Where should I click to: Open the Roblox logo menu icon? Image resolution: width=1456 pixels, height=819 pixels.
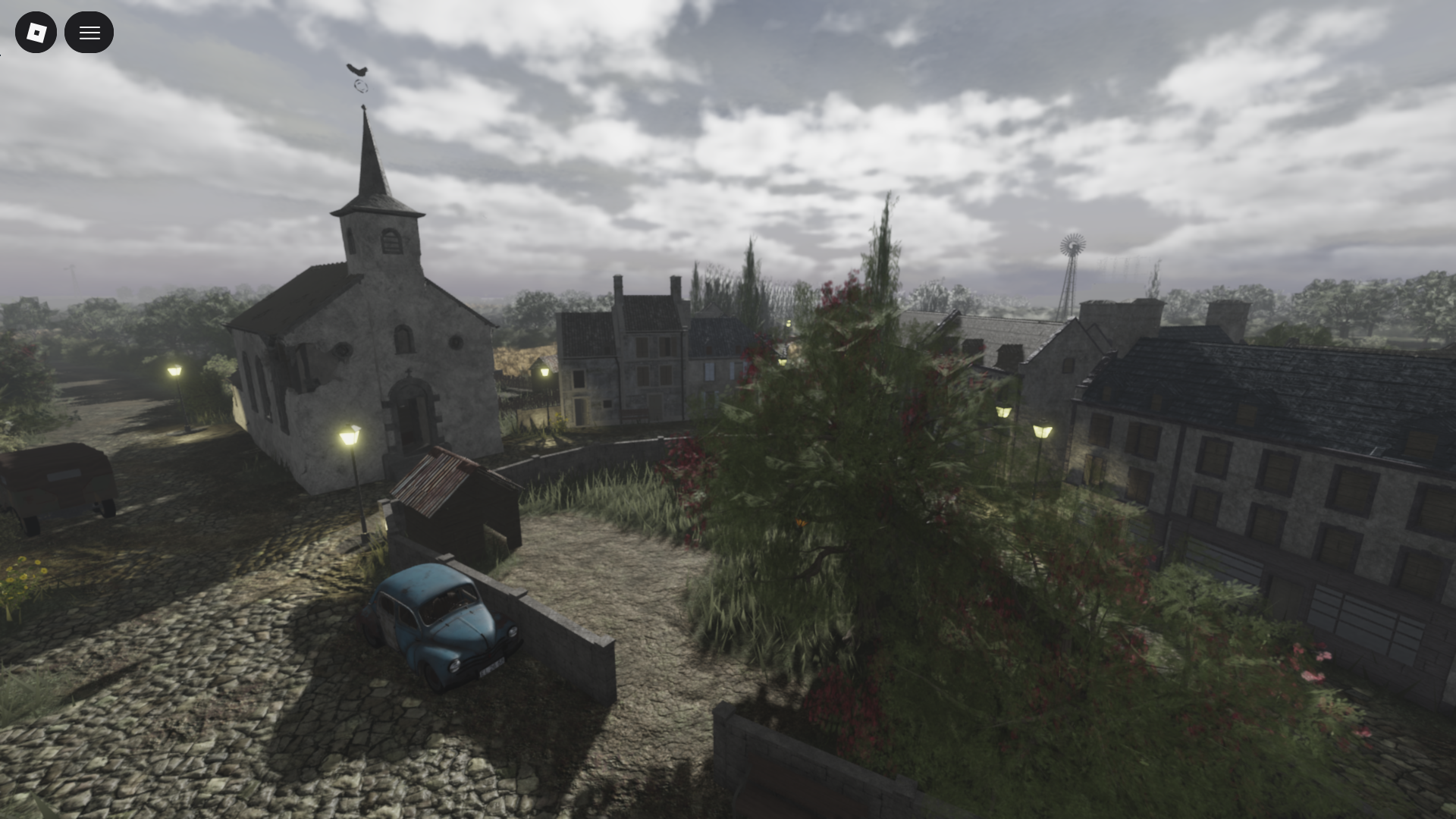36,32
